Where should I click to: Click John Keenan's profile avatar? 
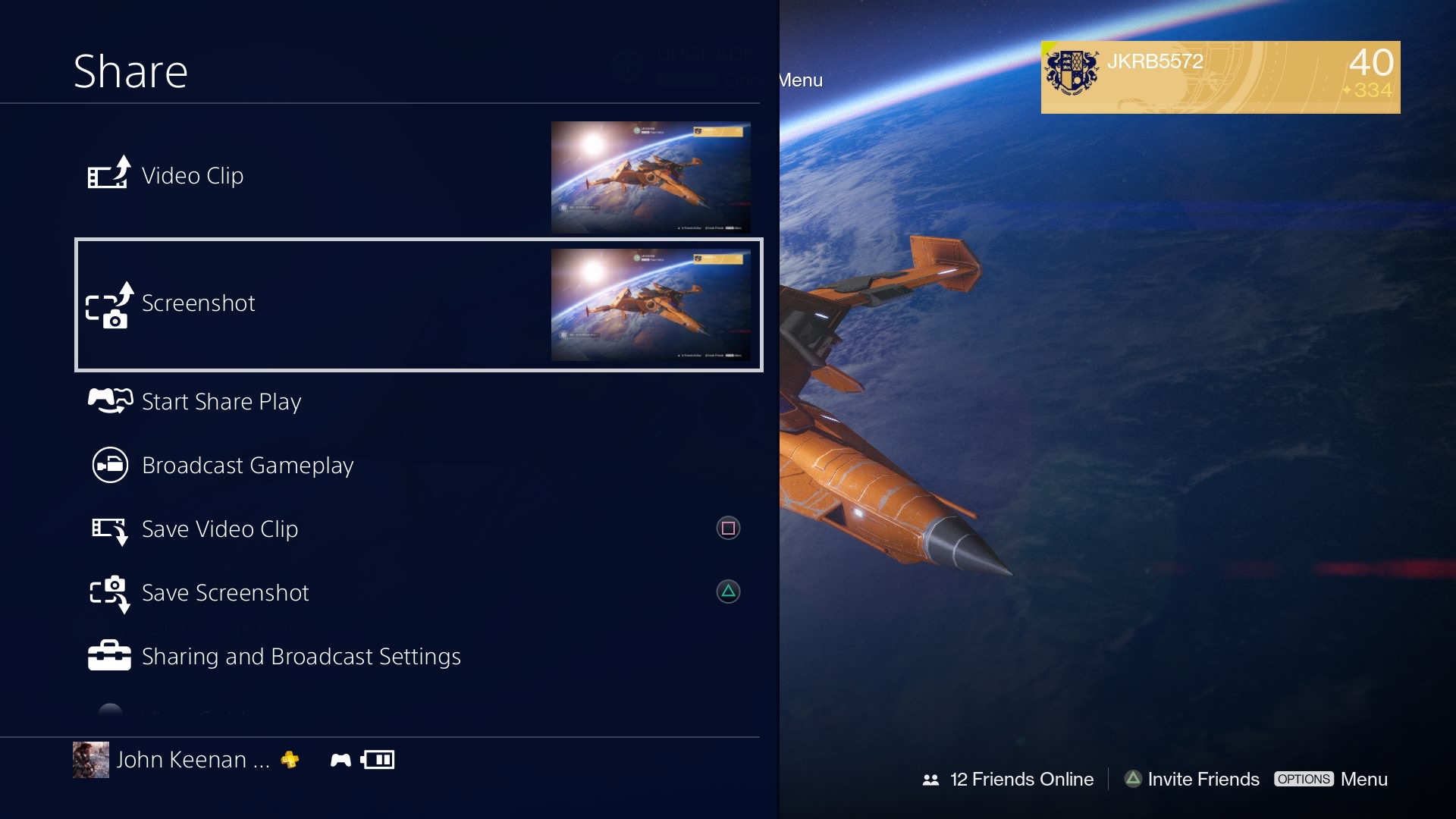pyautogui.click(x=90, y=759)
